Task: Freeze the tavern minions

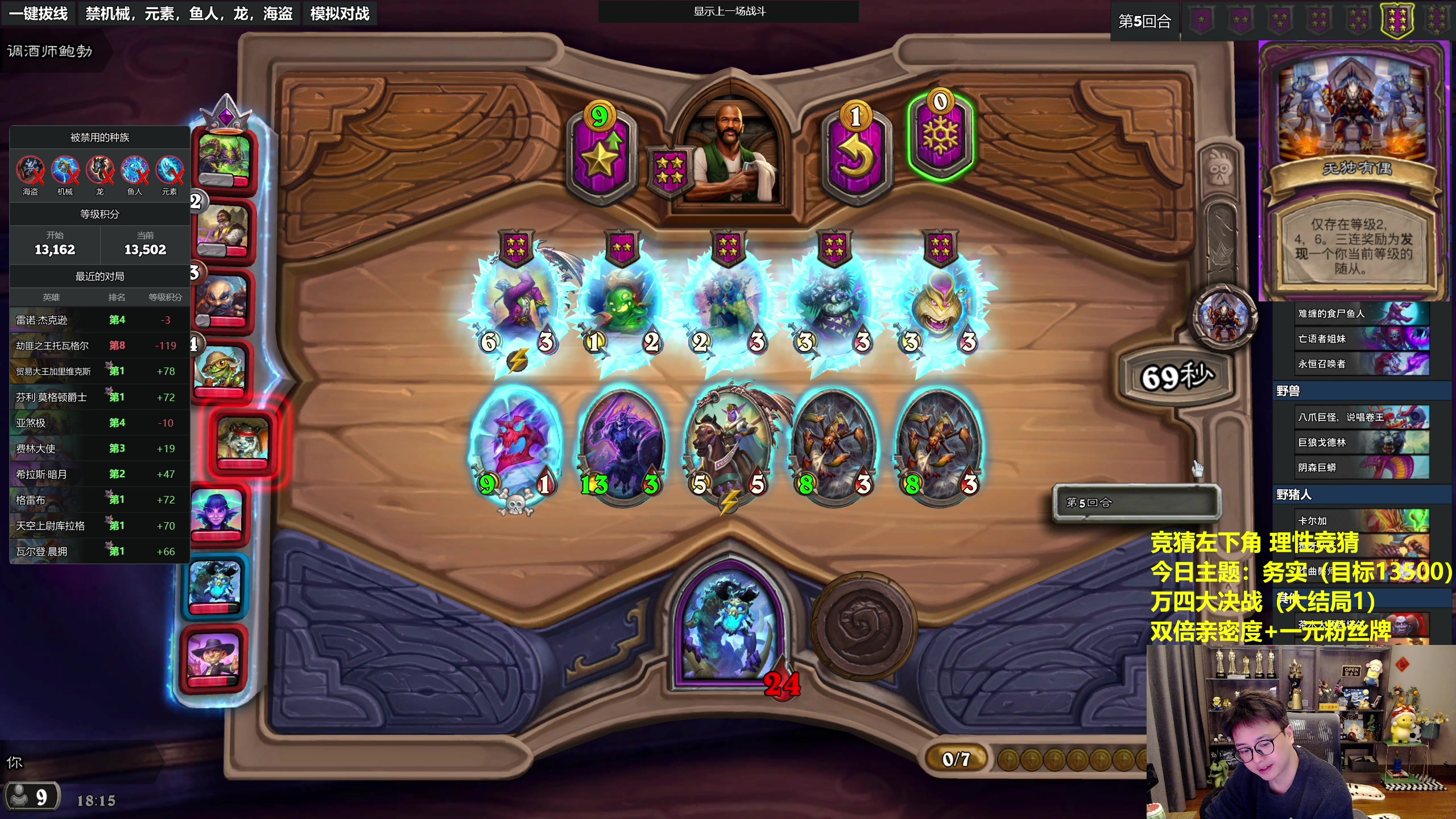Action: pyautogui.click(x=940, y=136)
